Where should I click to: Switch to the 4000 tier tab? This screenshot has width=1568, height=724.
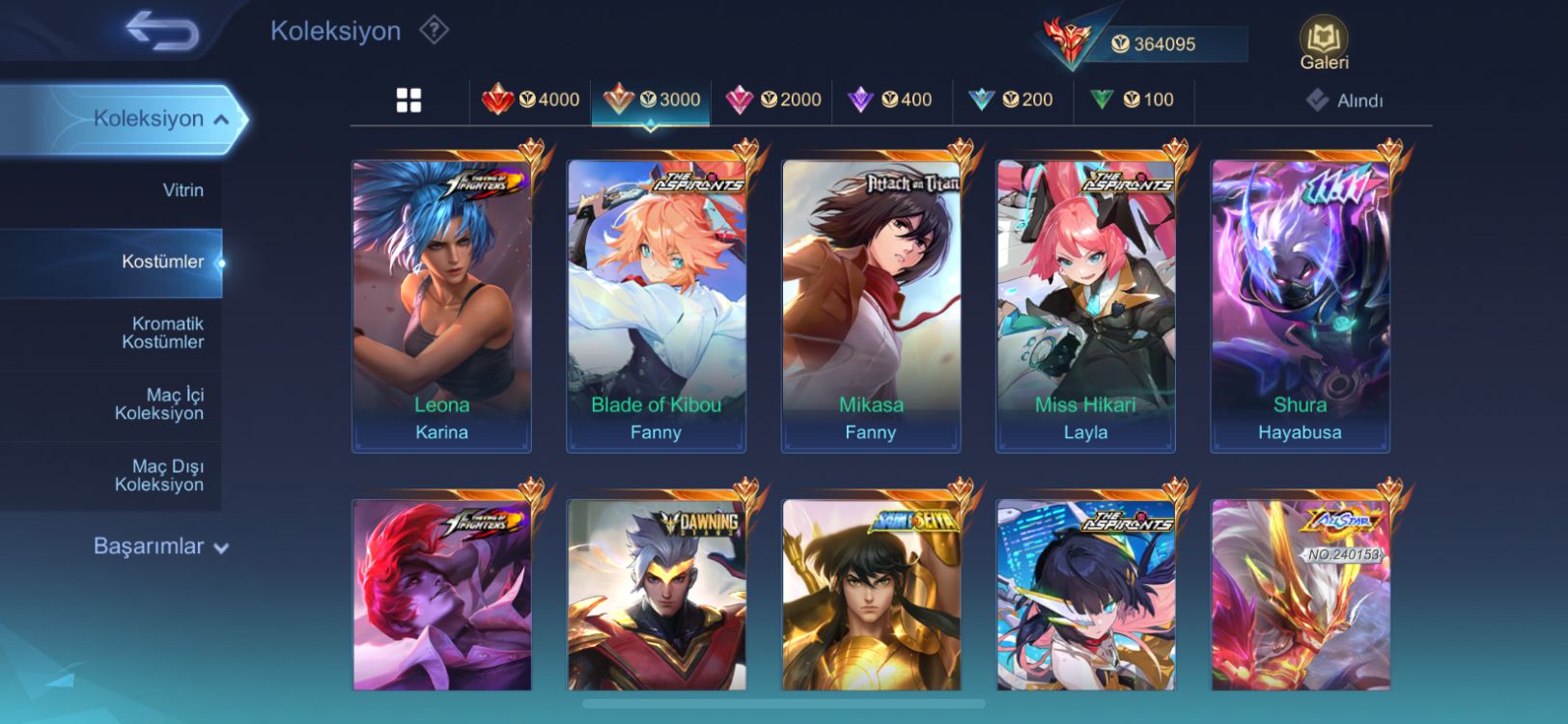pos(531,99)
